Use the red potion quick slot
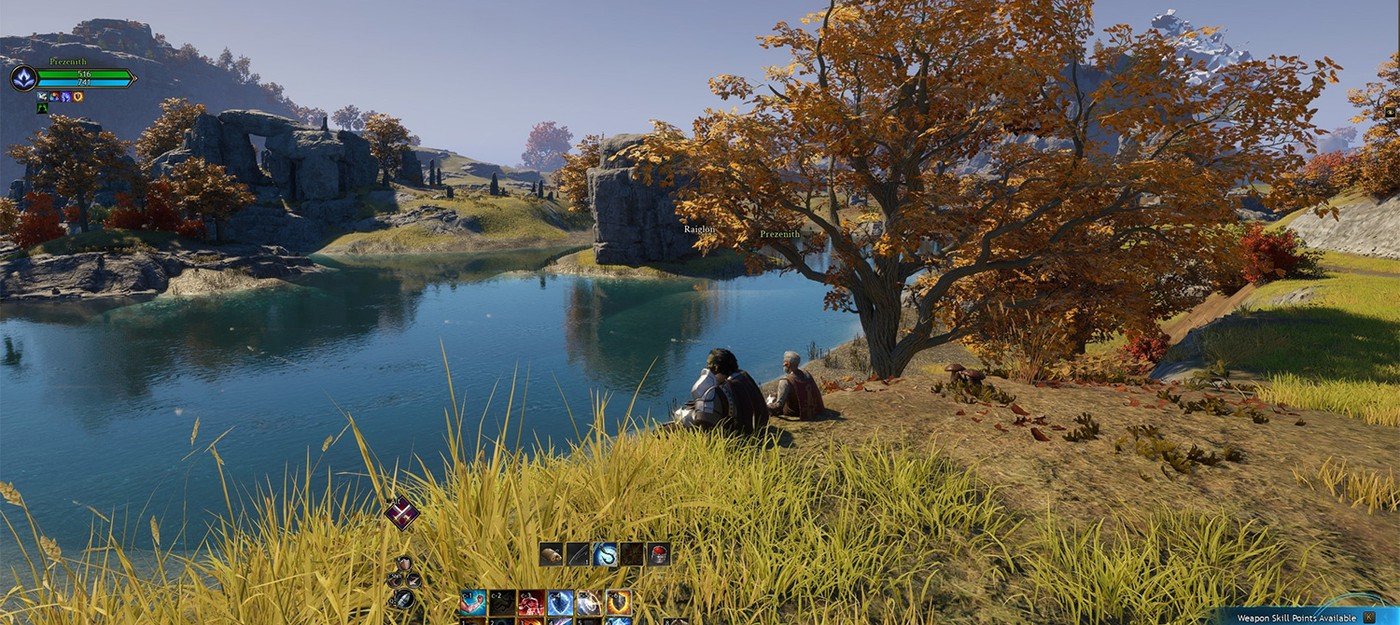 click(658, 554)
